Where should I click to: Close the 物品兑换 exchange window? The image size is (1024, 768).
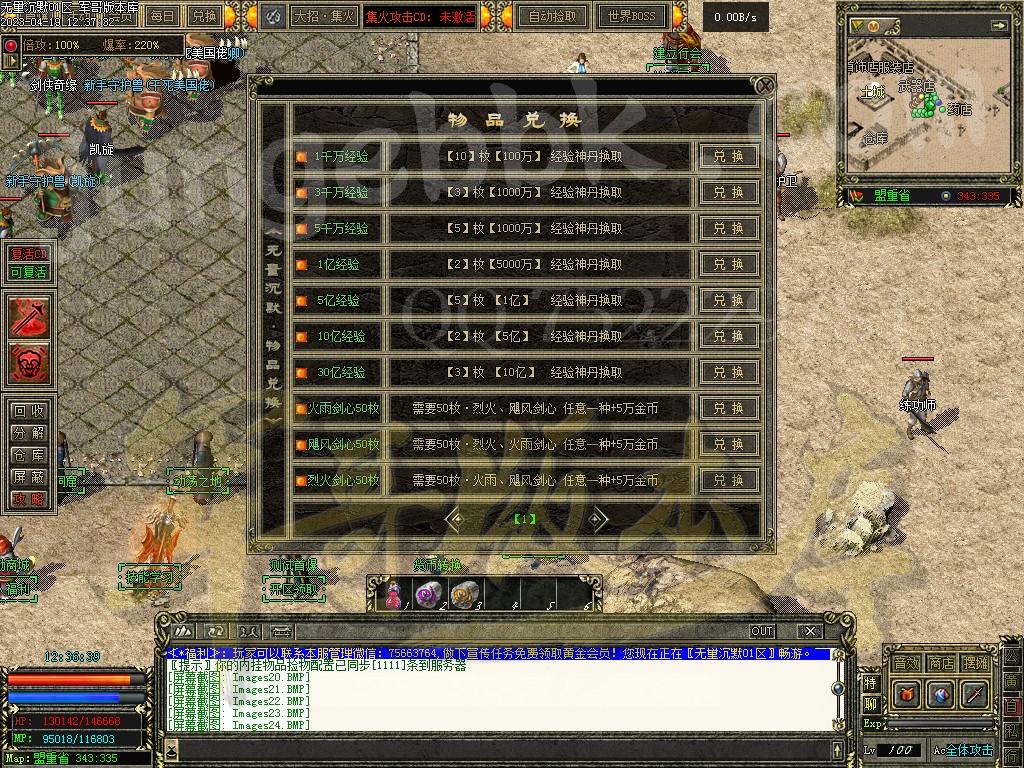click(764, 86)
